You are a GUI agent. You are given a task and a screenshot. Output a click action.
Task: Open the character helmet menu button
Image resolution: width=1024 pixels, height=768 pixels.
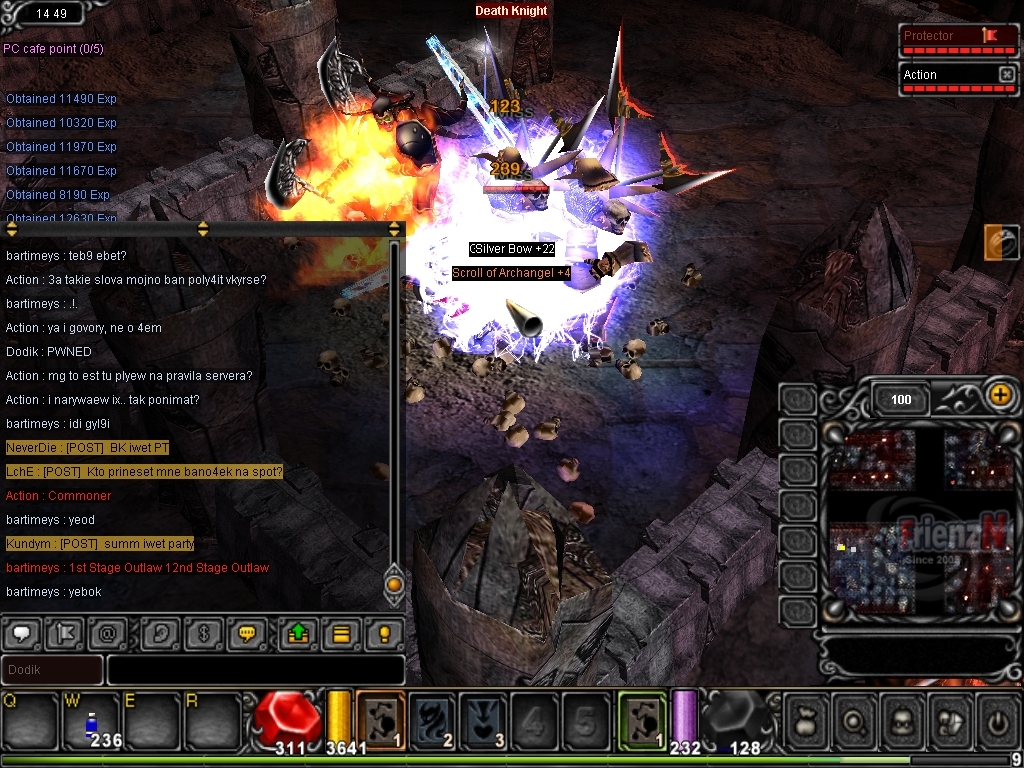coord(901,720)
